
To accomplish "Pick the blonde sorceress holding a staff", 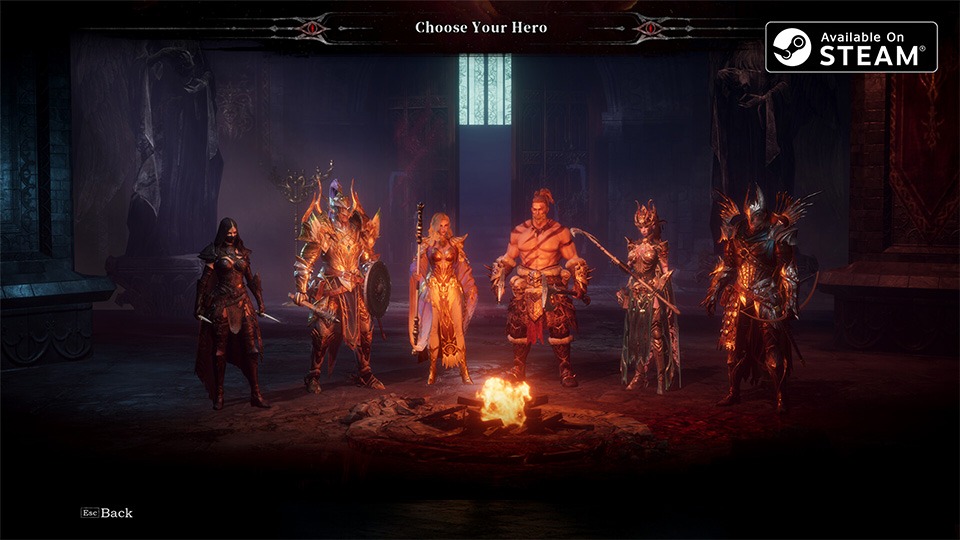I will [442, 300].
